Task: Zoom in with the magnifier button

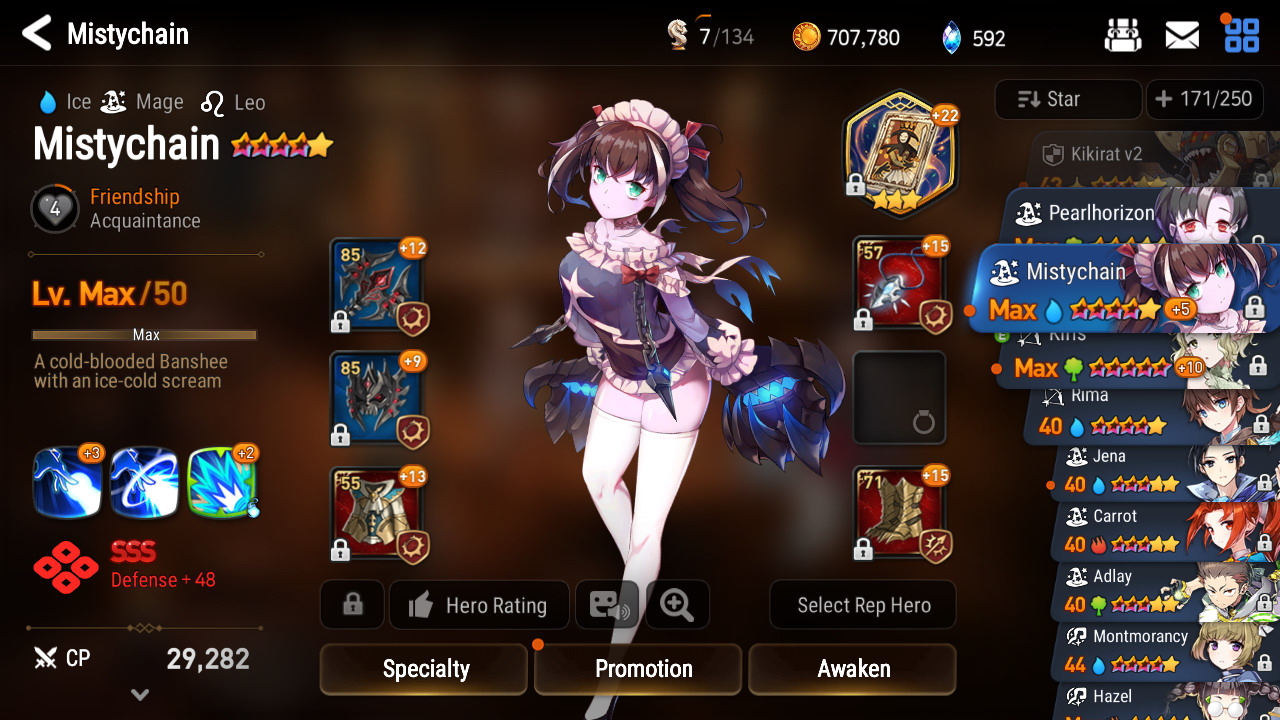Action: (x=677, y=605)
